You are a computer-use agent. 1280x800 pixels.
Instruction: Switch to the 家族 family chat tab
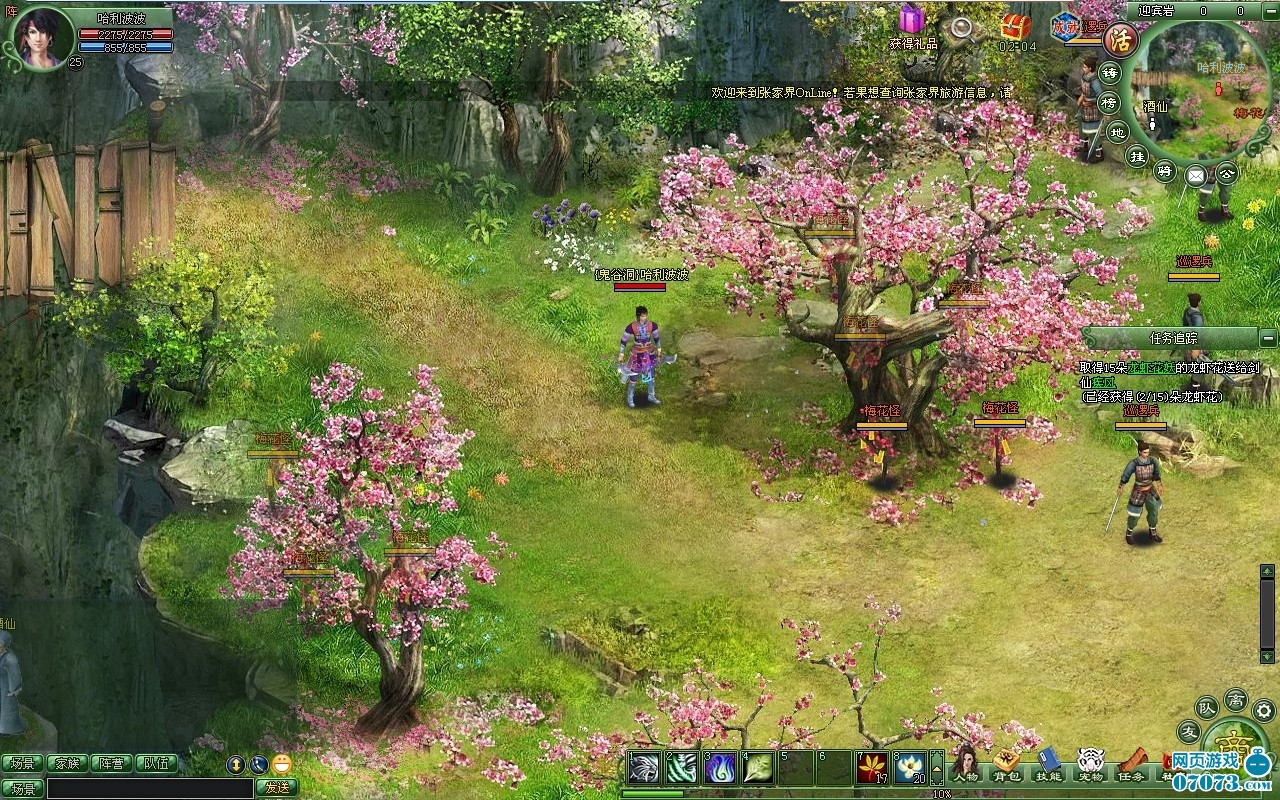click(68, 764)
